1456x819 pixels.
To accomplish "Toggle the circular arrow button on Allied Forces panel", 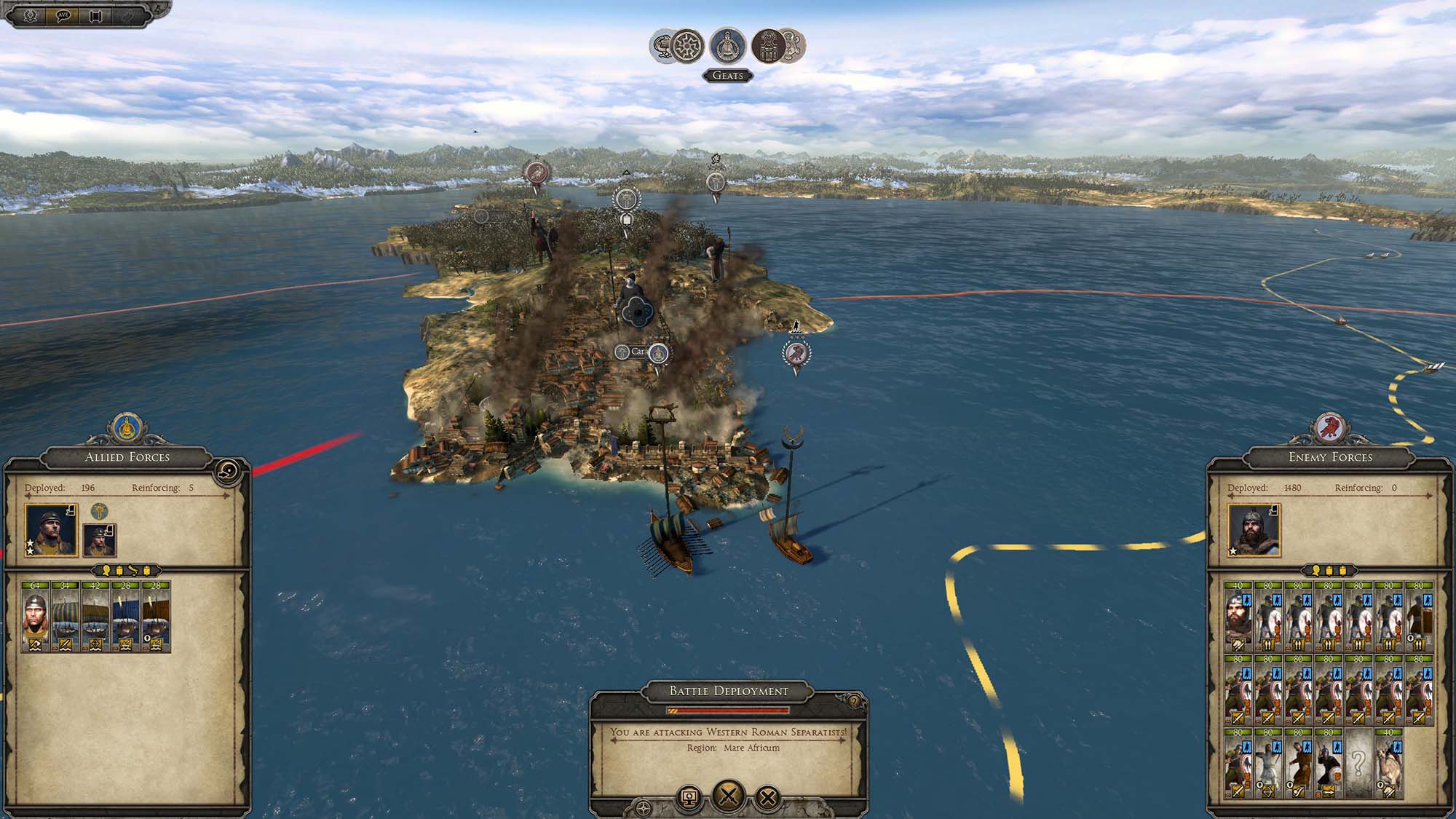I will (226, 473).
